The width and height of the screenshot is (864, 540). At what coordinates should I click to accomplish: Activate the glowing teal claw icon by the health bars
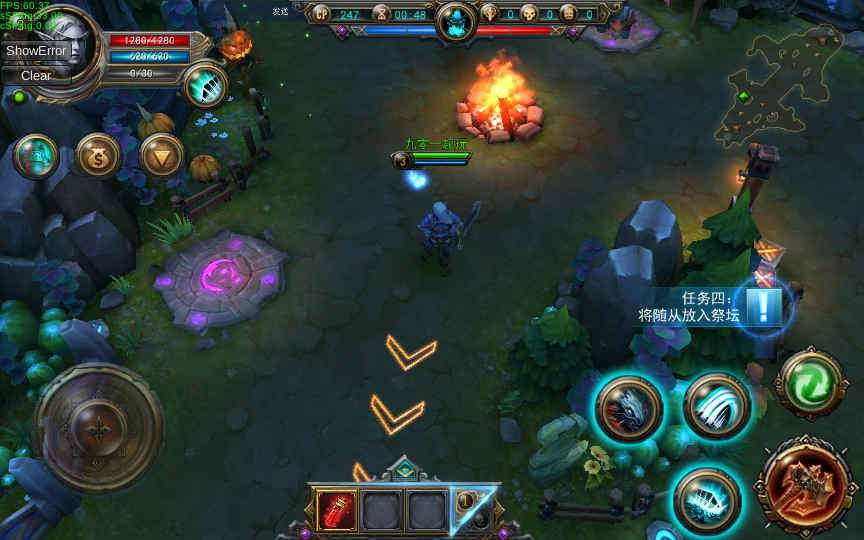(207, 85)
